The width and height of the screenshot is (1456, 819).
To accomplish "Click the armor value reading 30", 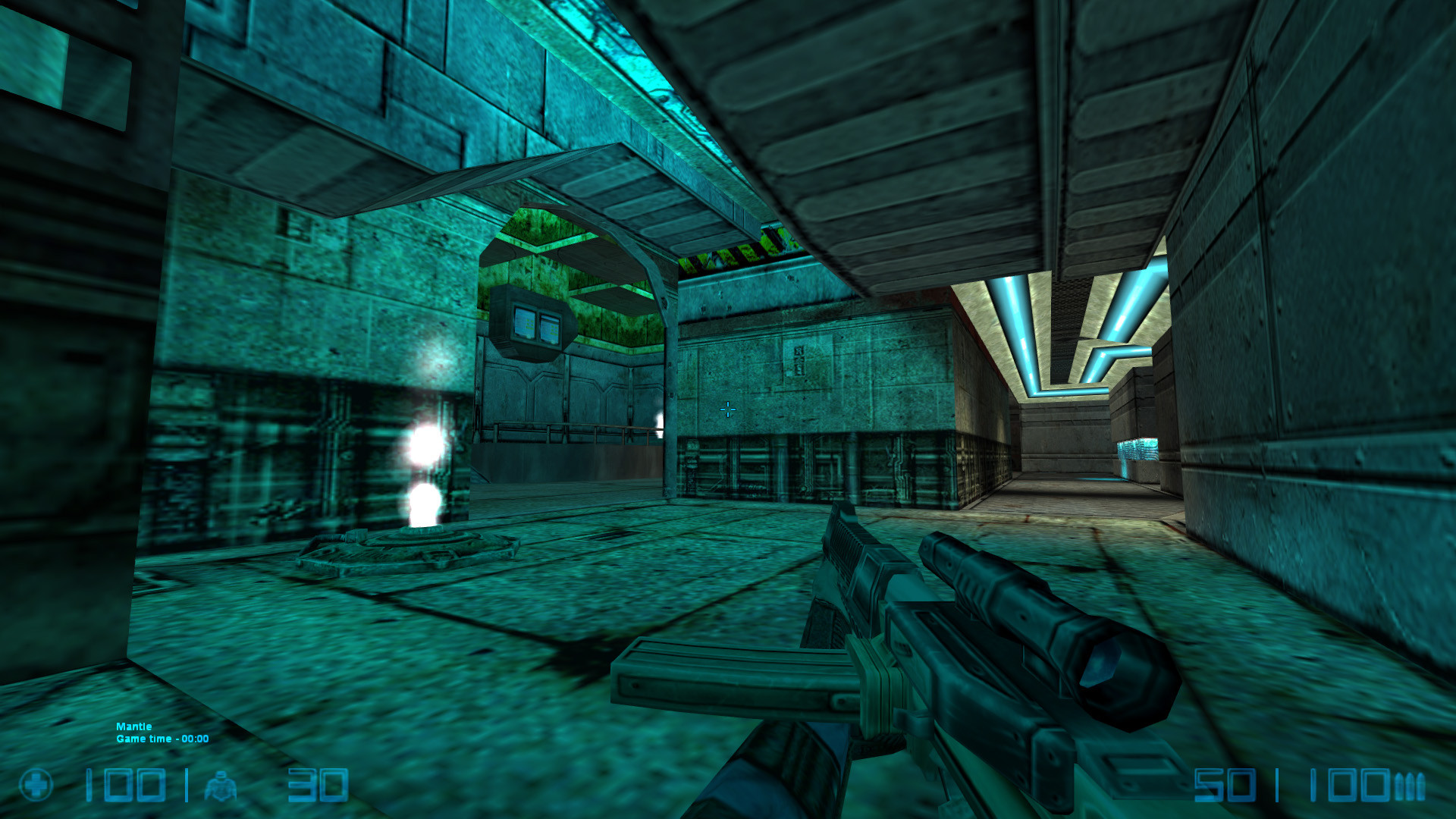I will pos(318,785).
